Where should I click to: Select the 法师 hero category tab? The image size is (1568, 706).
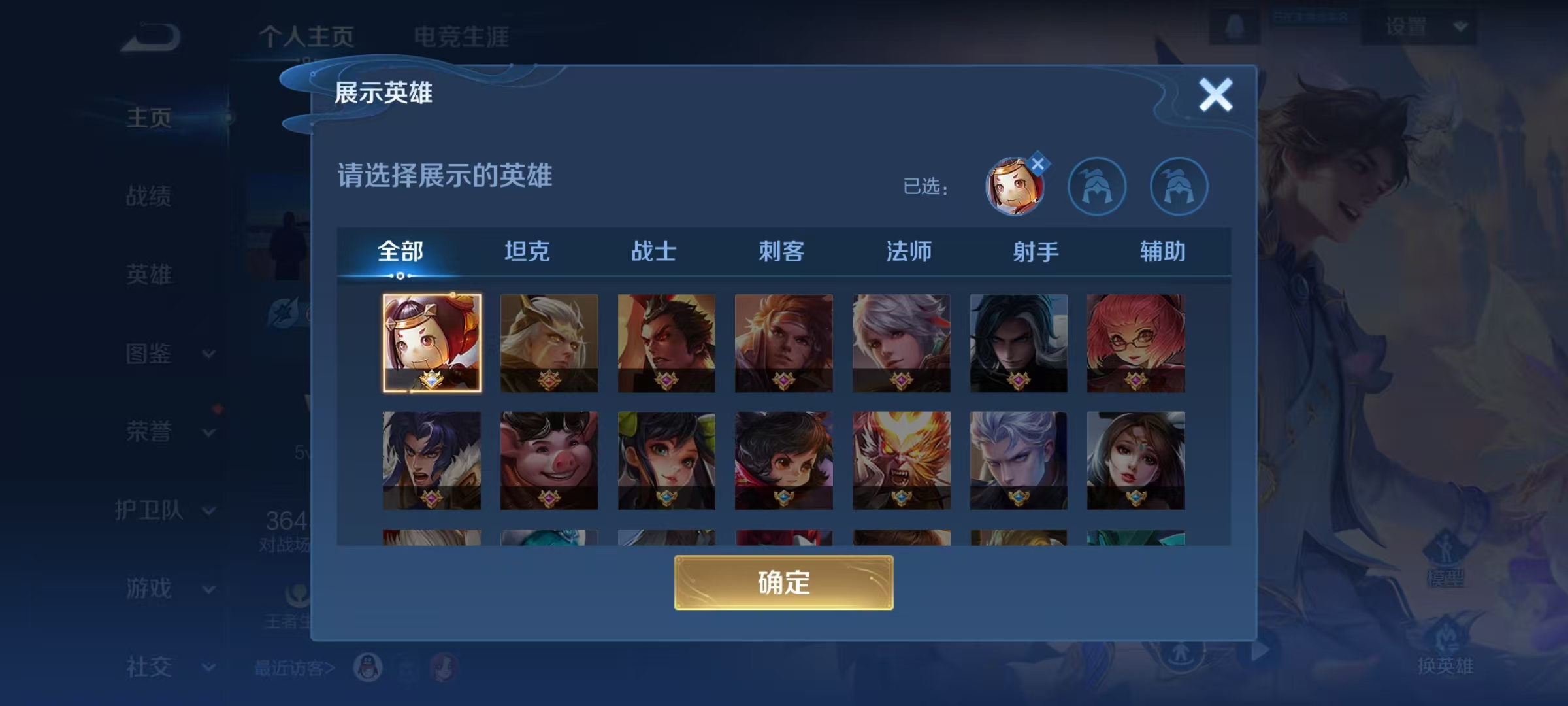click(x=910, y=251)
